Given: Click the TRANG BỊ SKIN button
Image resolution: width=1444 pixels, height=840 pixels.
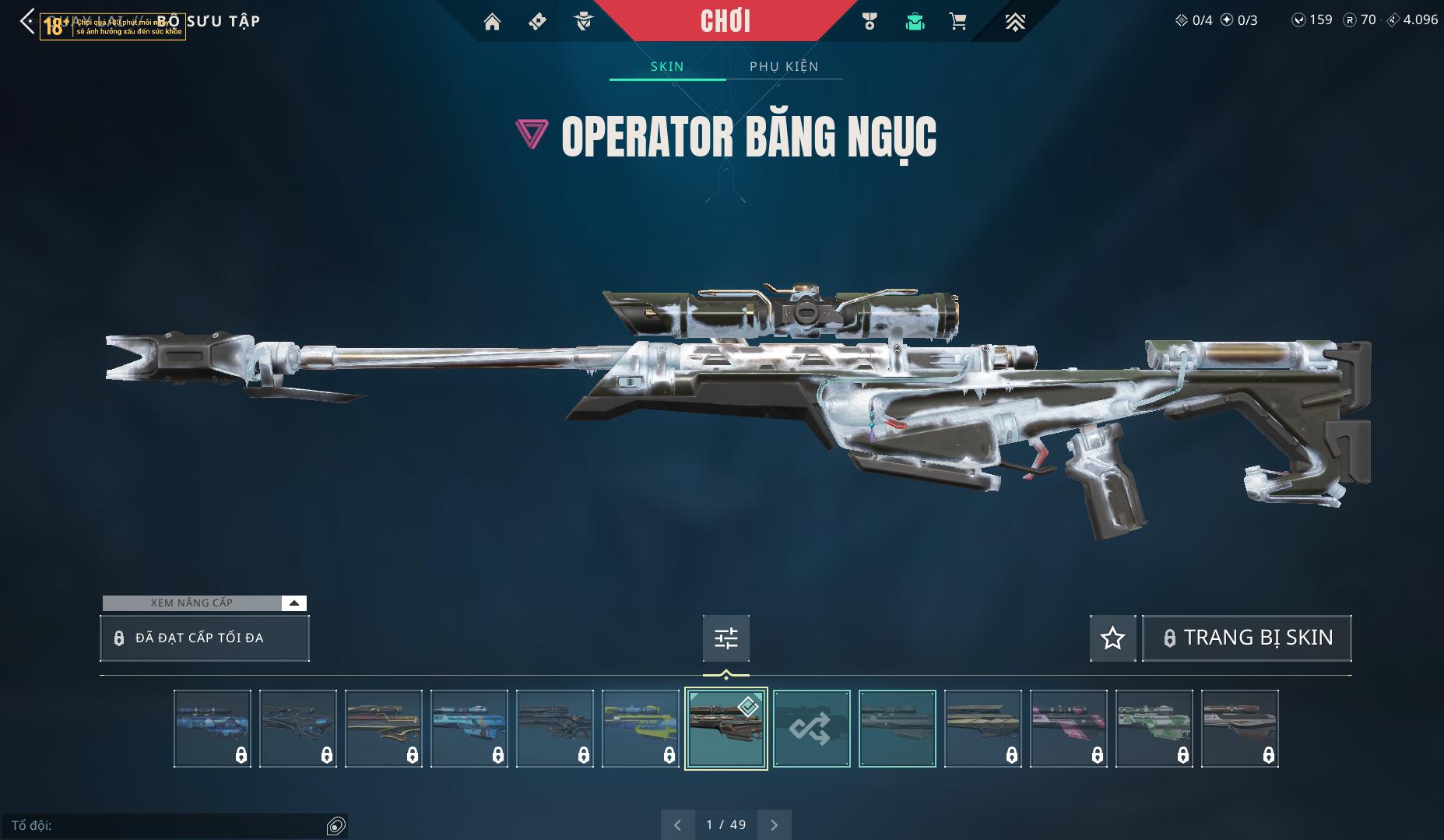Looking at the screenshot, I should tap(1246, 638).
